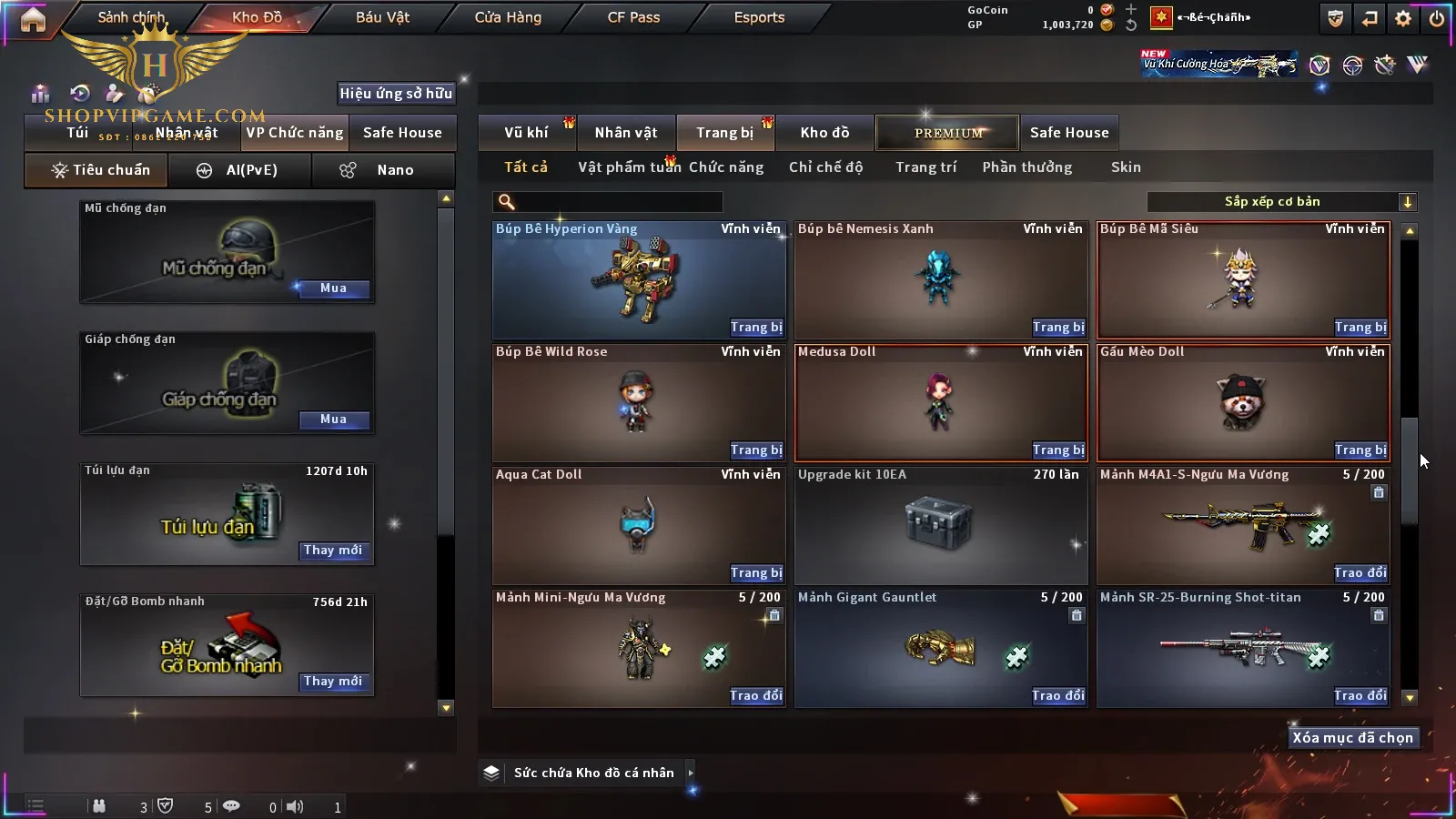Screen dimensions: 1456x819
Task: Select the Gấu Mèo Doll item
Action: (1243, 400)
